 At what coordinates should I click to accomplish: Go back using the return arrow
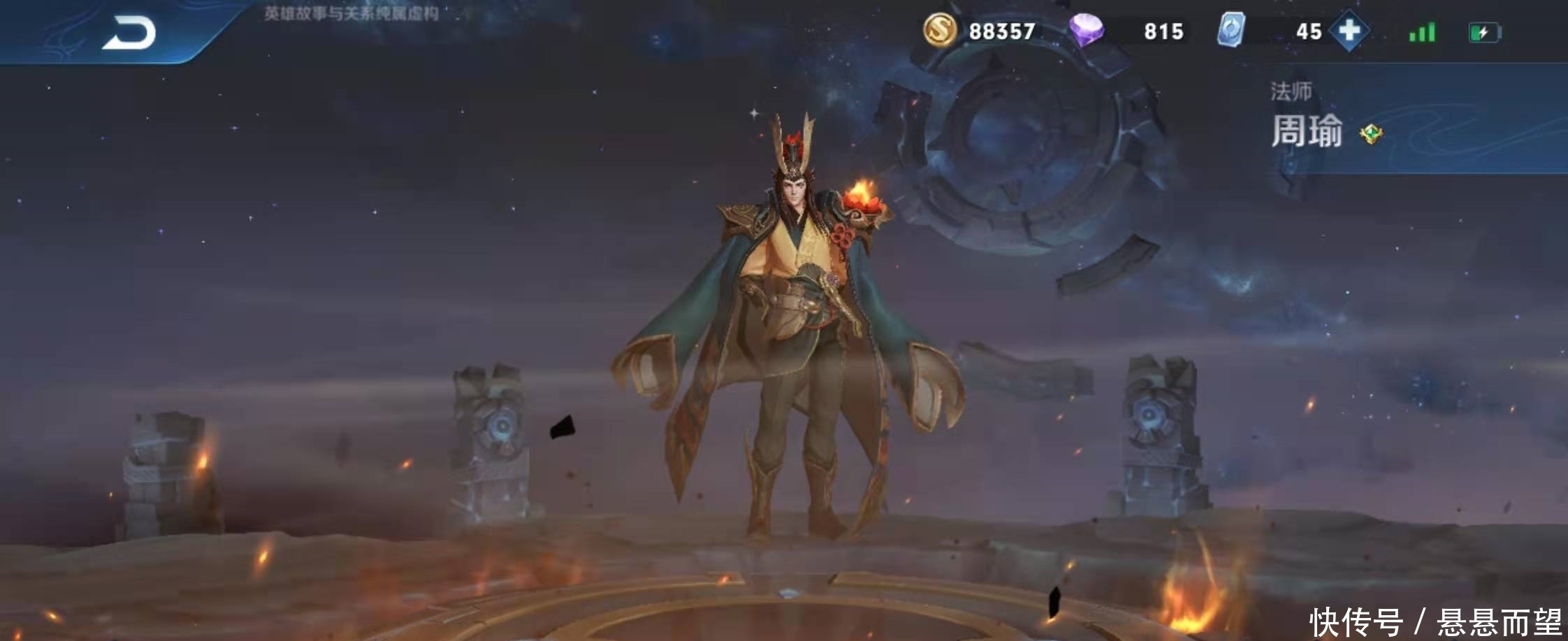point(129,34)
